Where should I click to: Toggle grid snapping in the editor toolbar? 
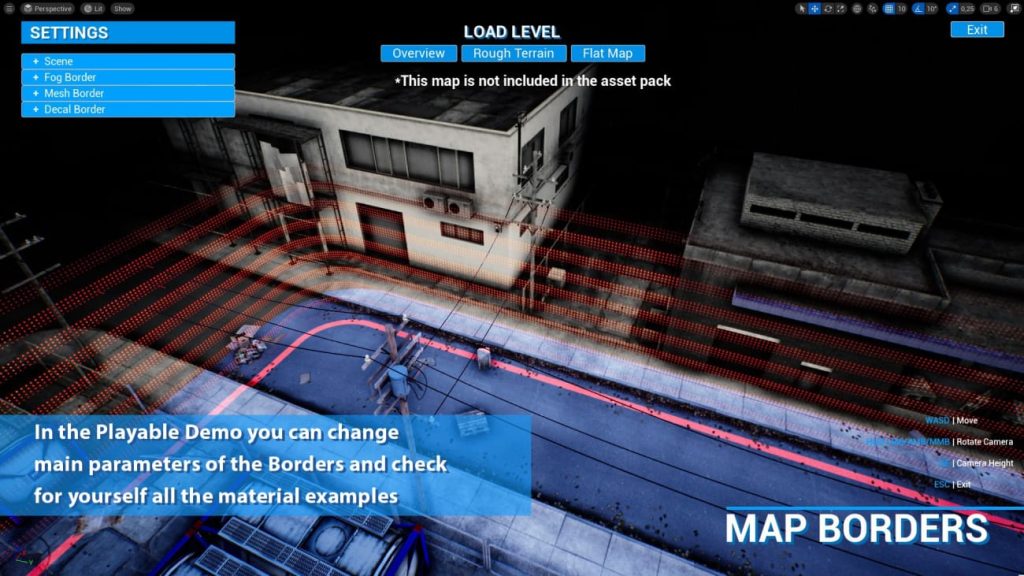click(x=889, y=8)
